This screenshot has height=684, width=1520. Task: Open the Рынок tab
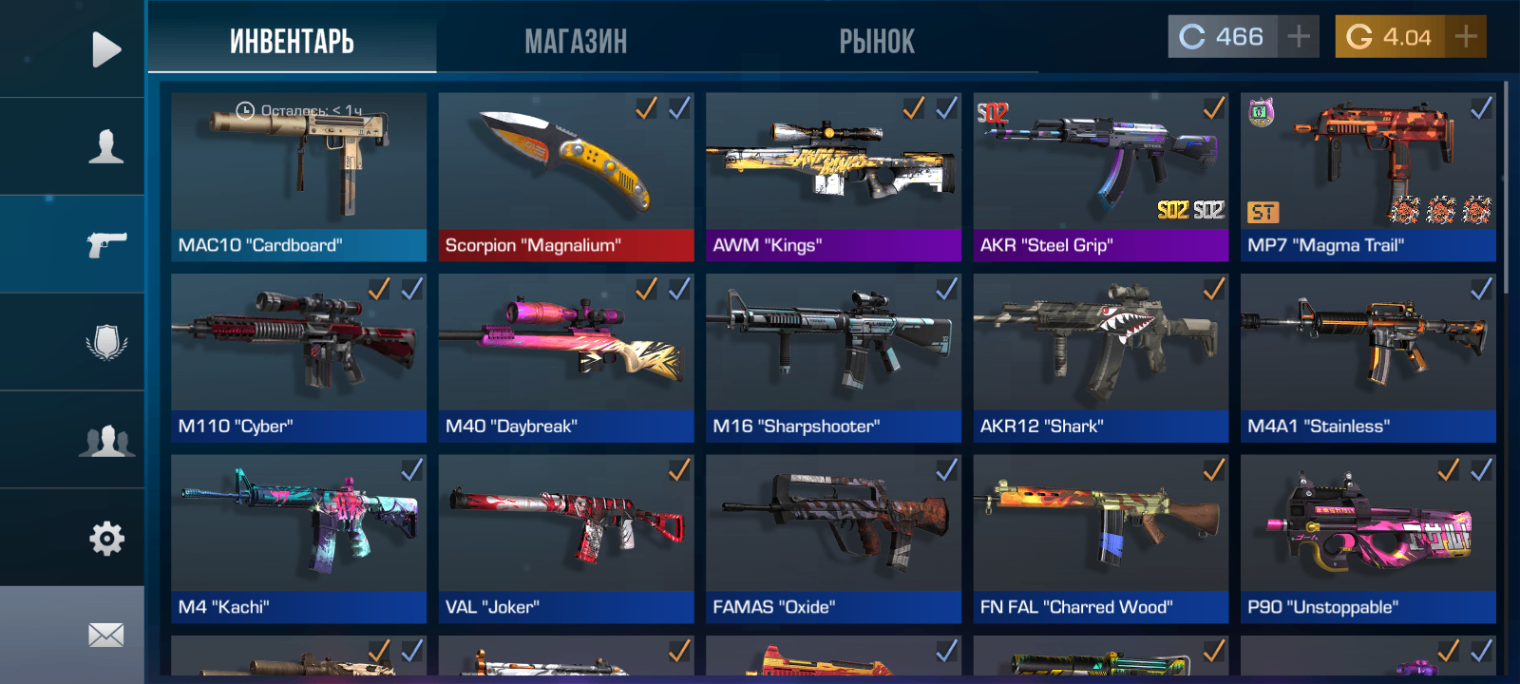877,41
